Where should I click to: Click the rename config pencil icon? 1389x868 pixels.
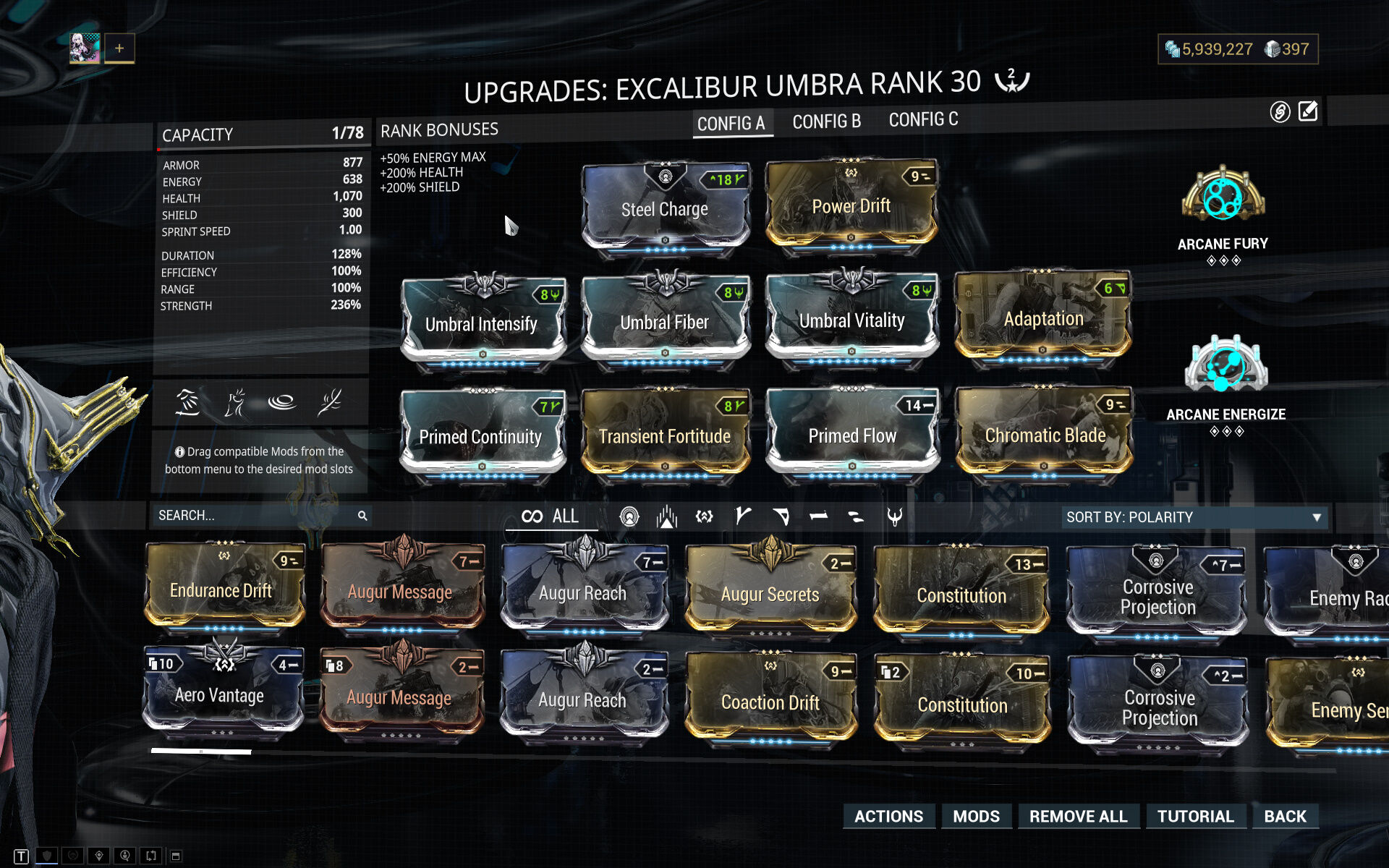pyautogui.click(x=1308, y=111)
